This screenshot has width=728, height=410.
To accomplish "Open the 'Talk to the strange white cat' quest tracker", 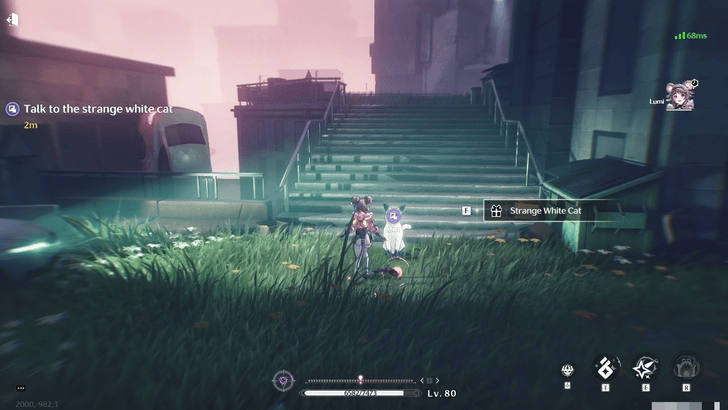I will coord(89,109).
